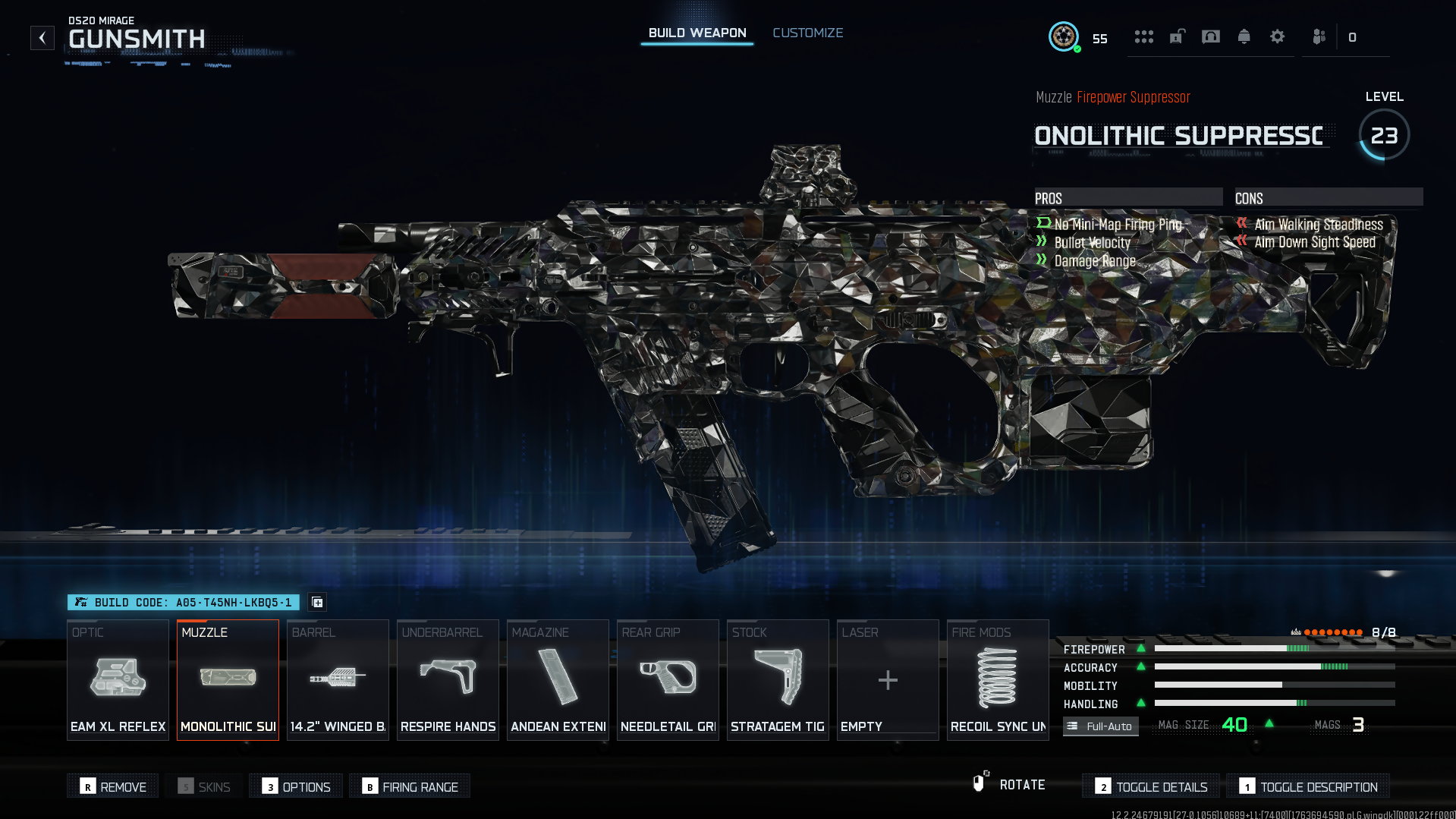The height and width of the screenshot is (819, 1456).
Task: Copy the build code with the icon
Action: [317, 602]
